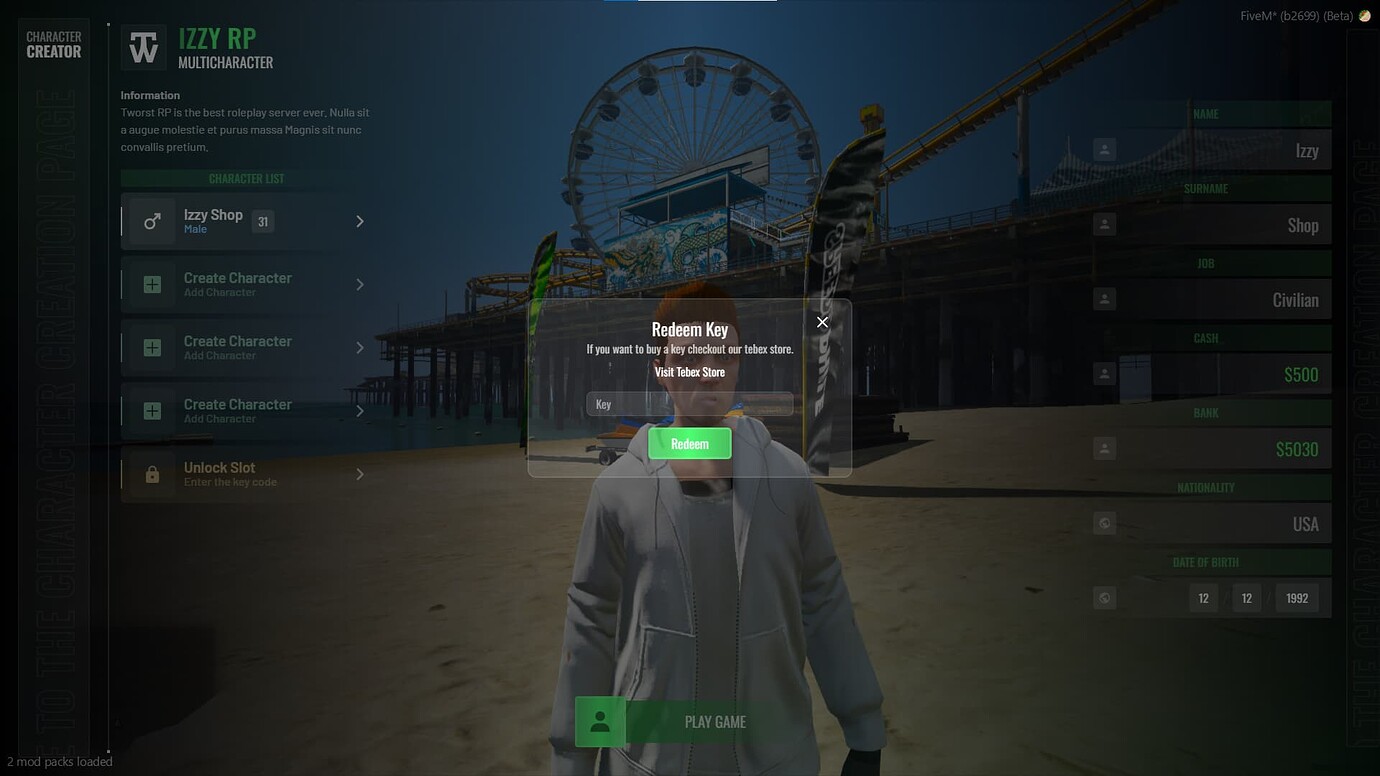The image size is (1380, 776).
Task: Click the lock icon on Unlock Slot
Action: point(152,473)
